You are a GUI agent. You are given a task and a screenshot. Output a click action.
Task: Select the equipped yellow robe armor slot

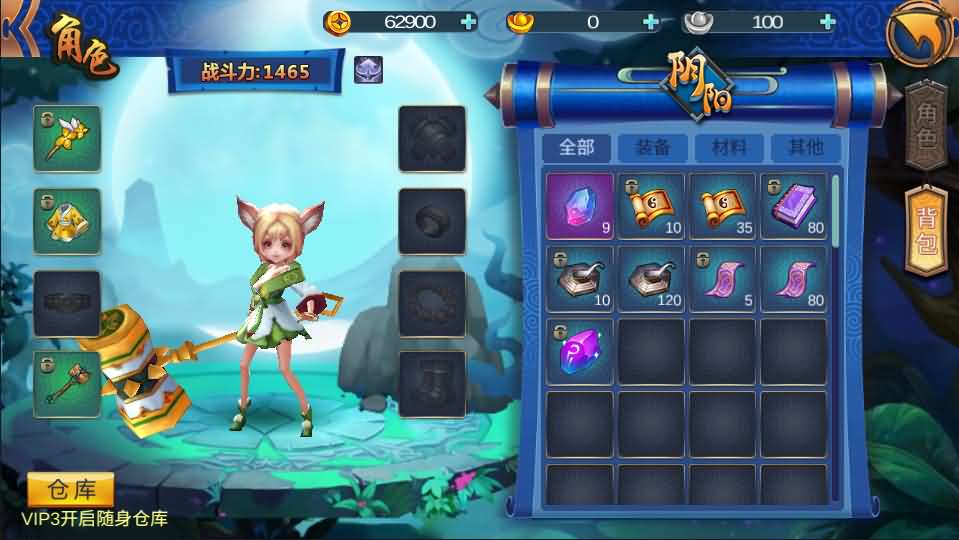click(67, 220)
